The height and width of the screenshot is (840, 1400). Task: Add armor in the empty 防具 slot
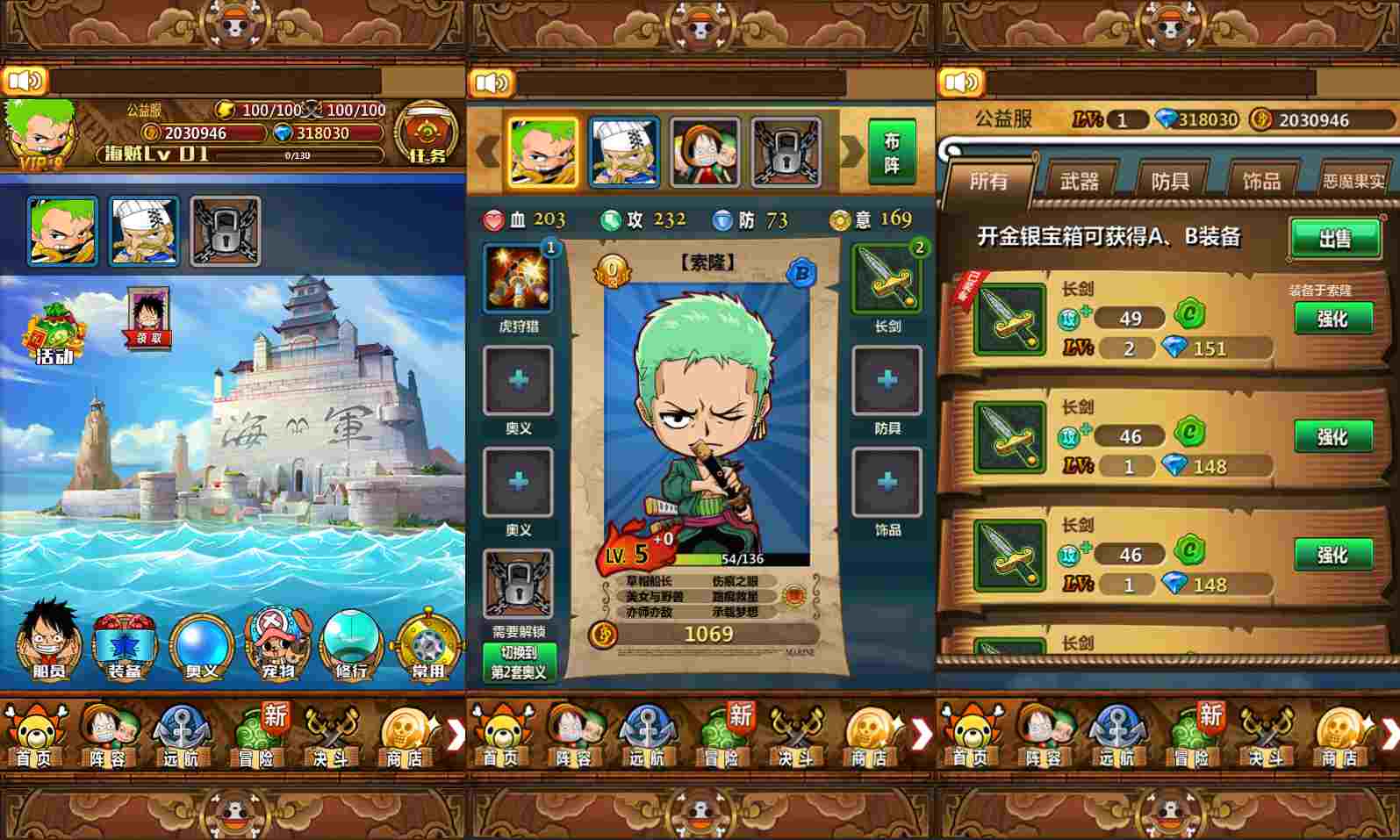887,380
